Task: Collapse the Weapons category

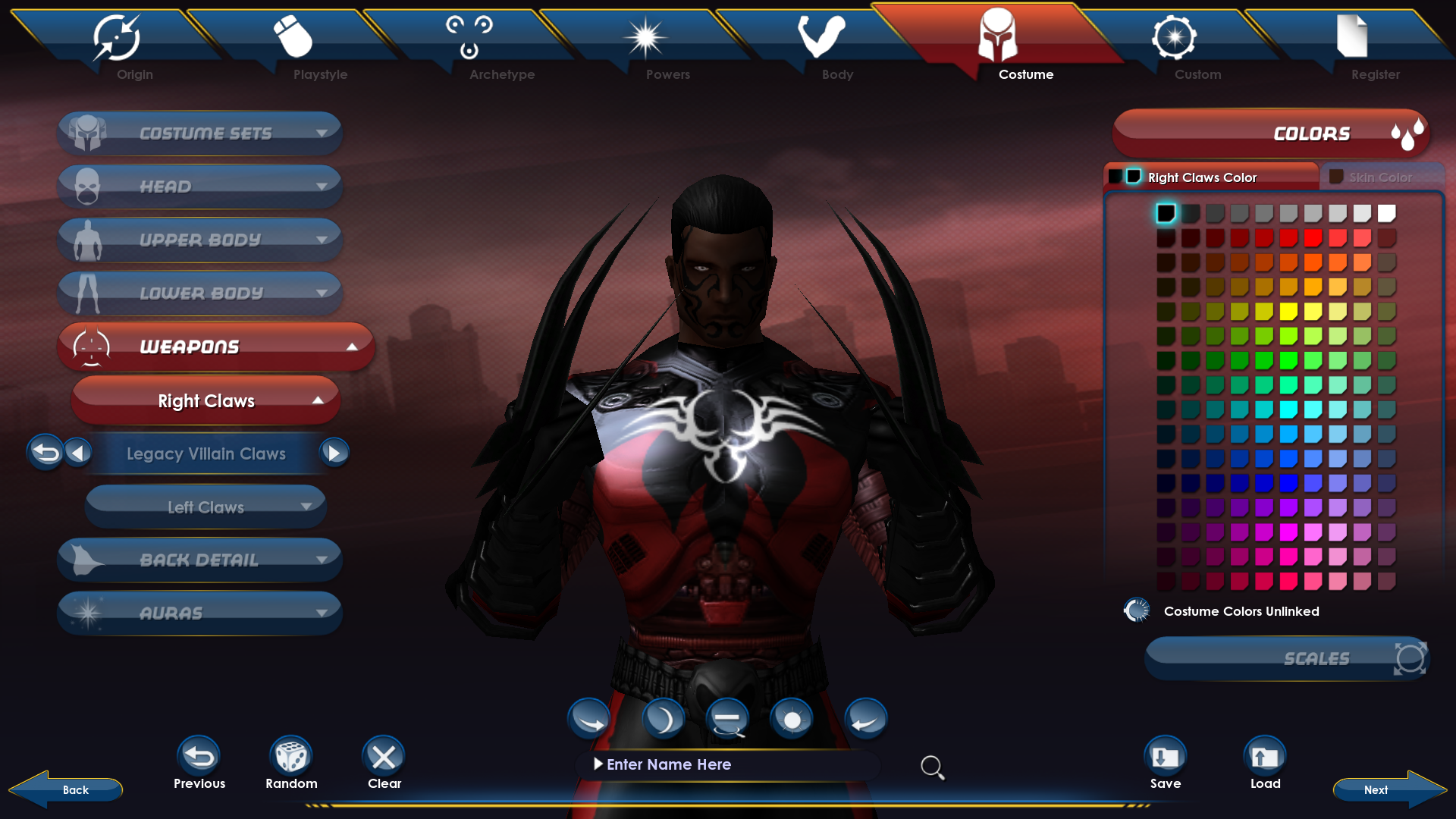Action: tap(215, 347)
